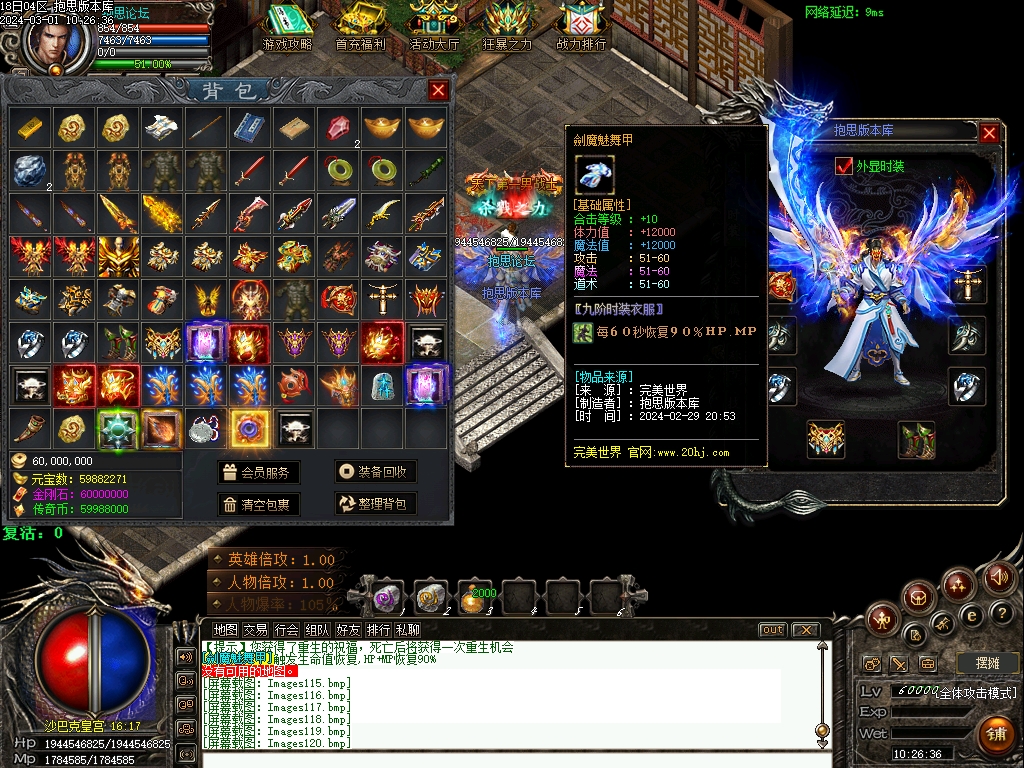Switch chat to the 行会 guild tab

287,630
